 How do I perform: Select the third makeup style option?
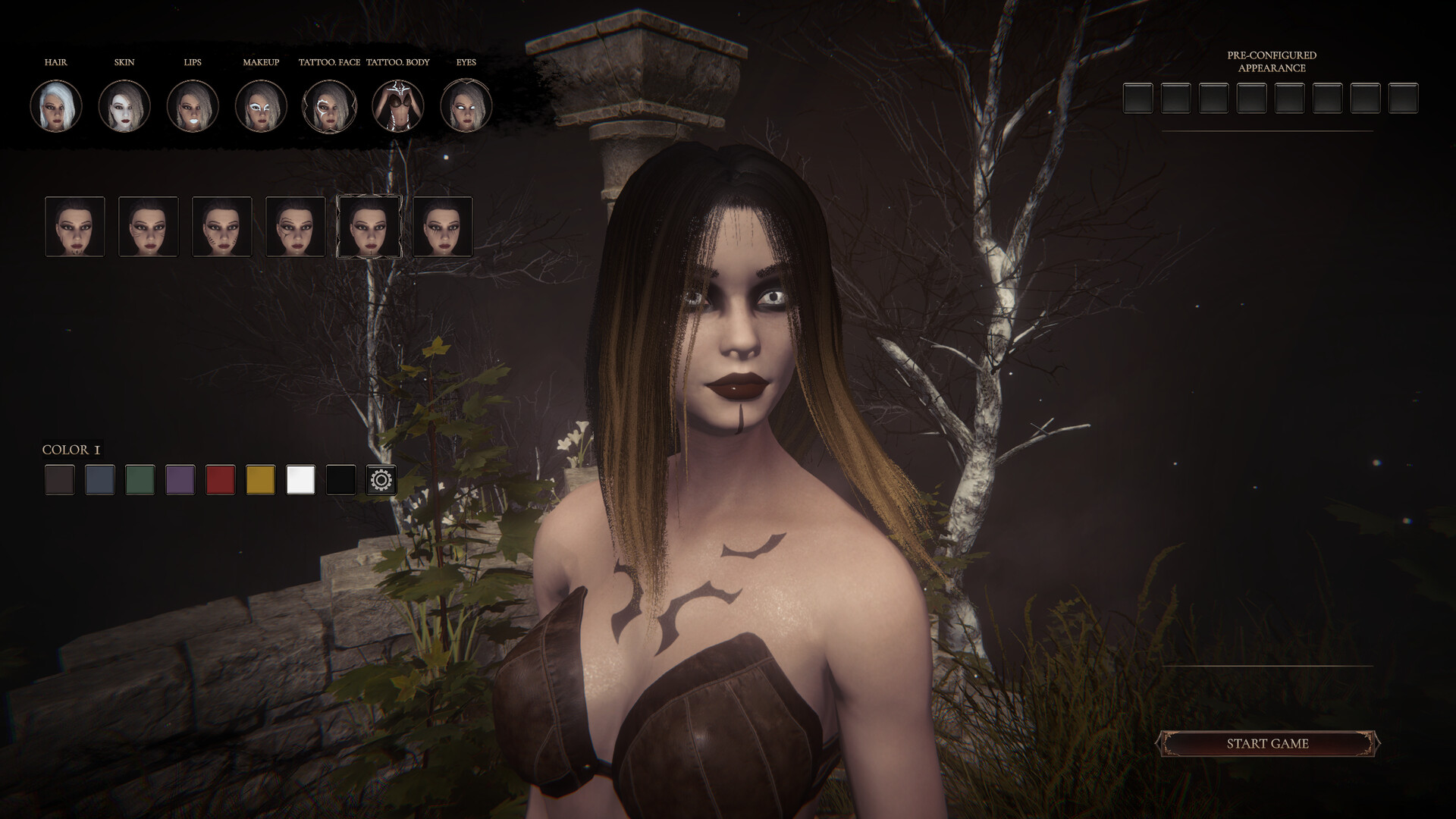click(x=222, y=226)
